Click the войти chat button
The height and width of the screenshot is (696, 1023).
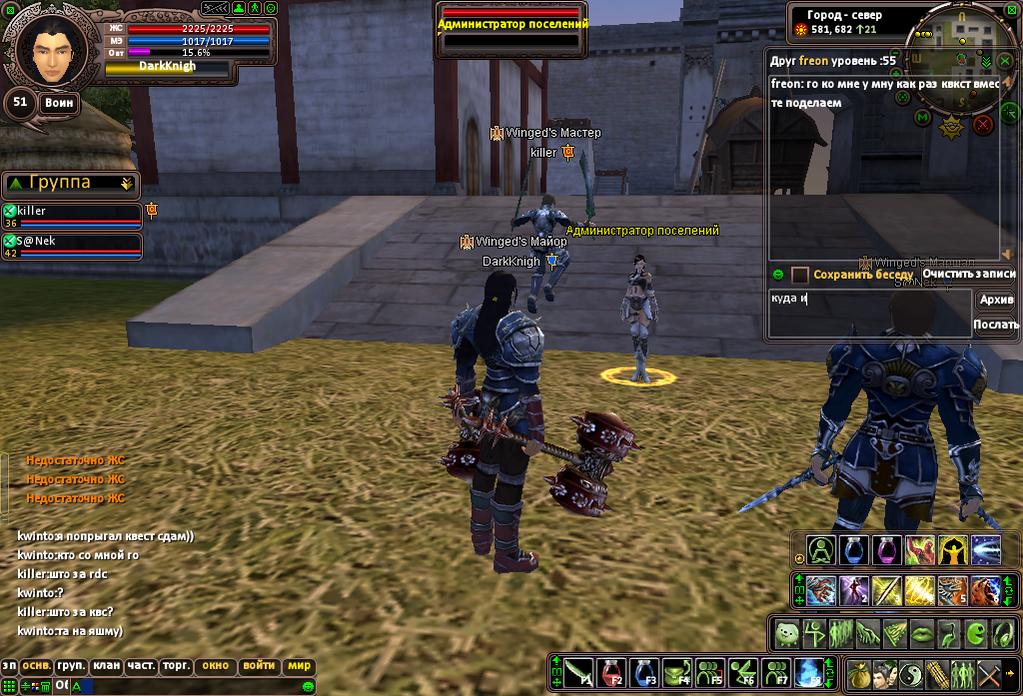[x=259, y=666]
